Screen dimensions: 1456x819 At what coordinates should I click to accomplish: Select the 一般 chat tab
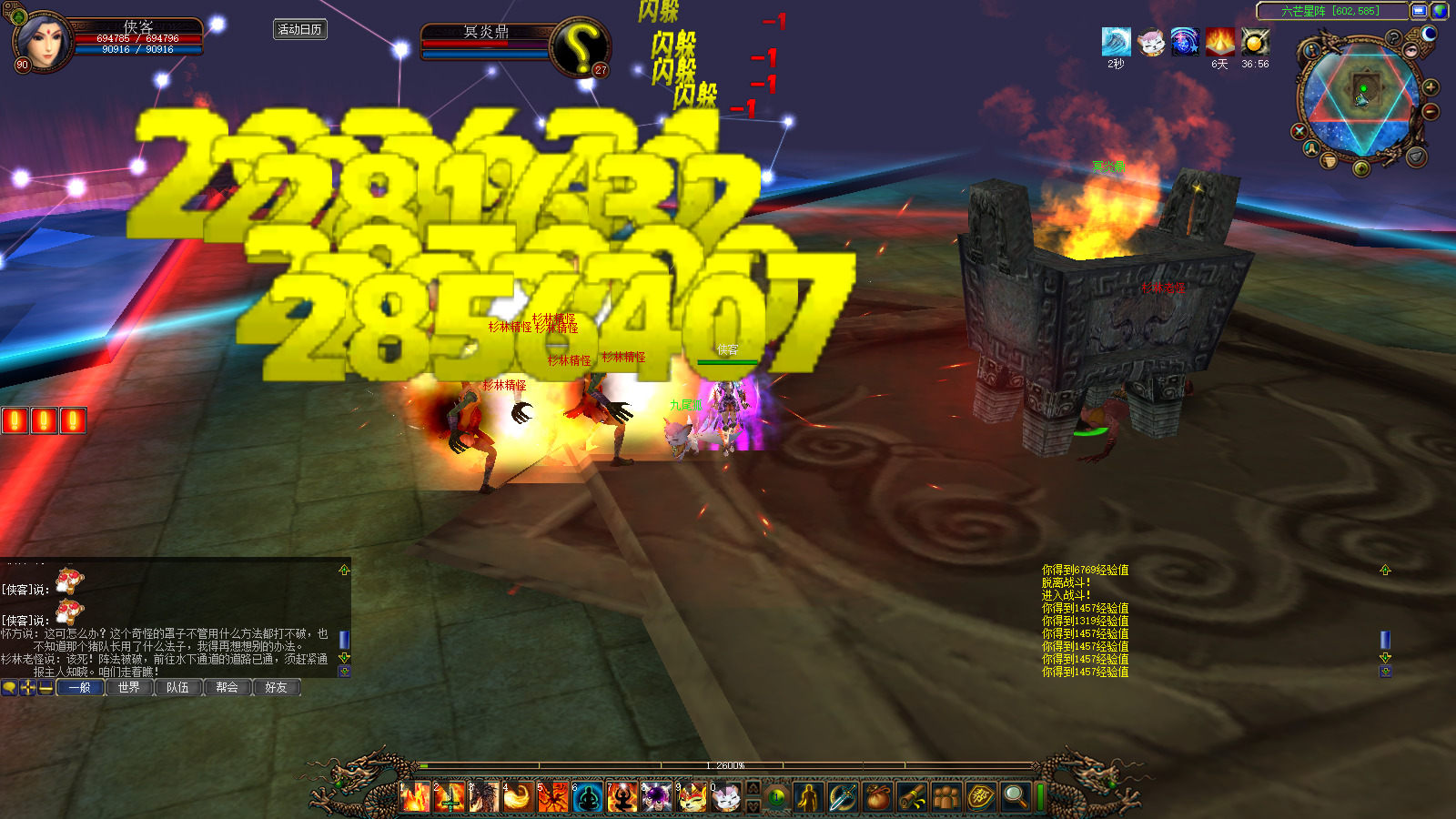(x=80, y=688)
